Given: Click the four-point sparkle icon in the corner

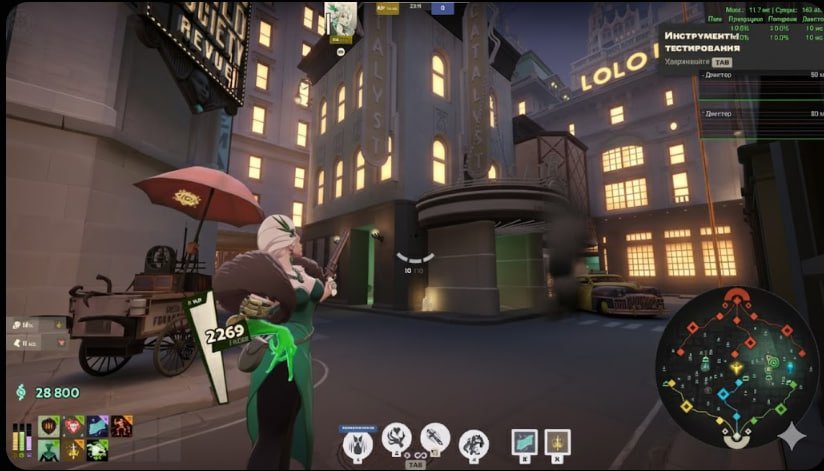Looking at the screenshot, I should pos(793,439).
